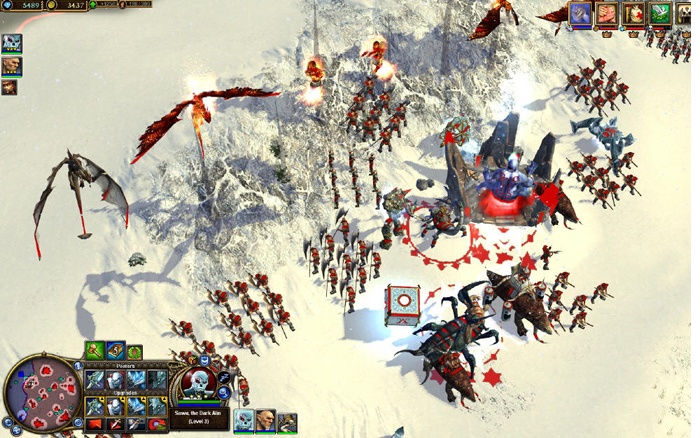Select the laurel wreath tab
The image size is (700, 438).
(x=134, y=352)
